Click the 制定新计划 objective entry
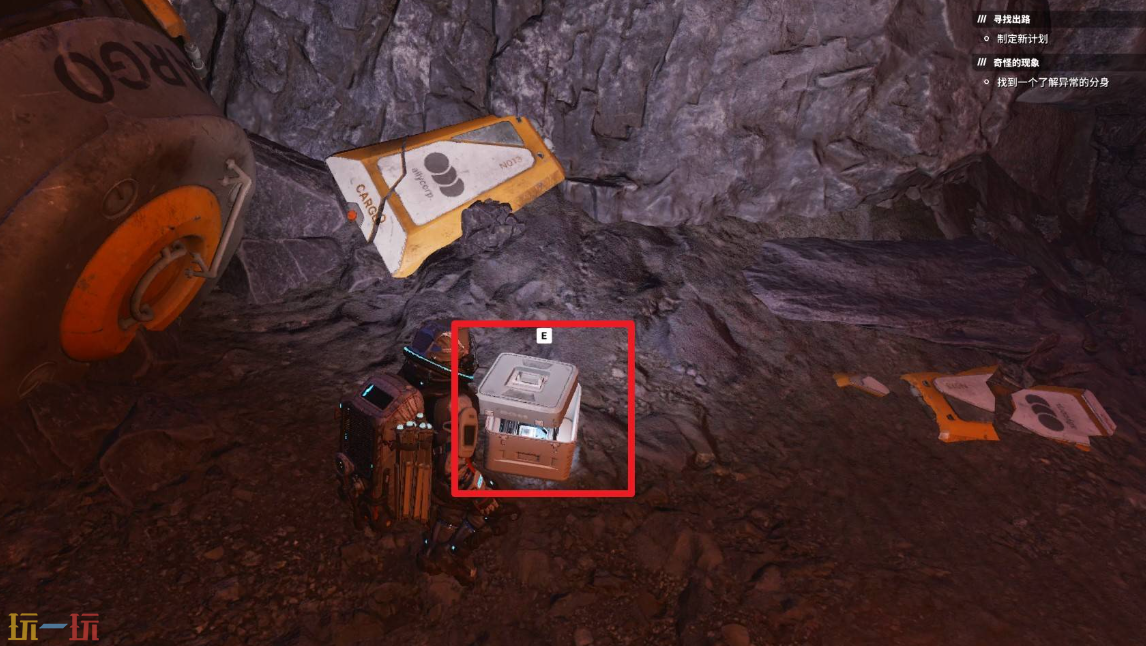1146x646 pixels. pos(1021,39)
